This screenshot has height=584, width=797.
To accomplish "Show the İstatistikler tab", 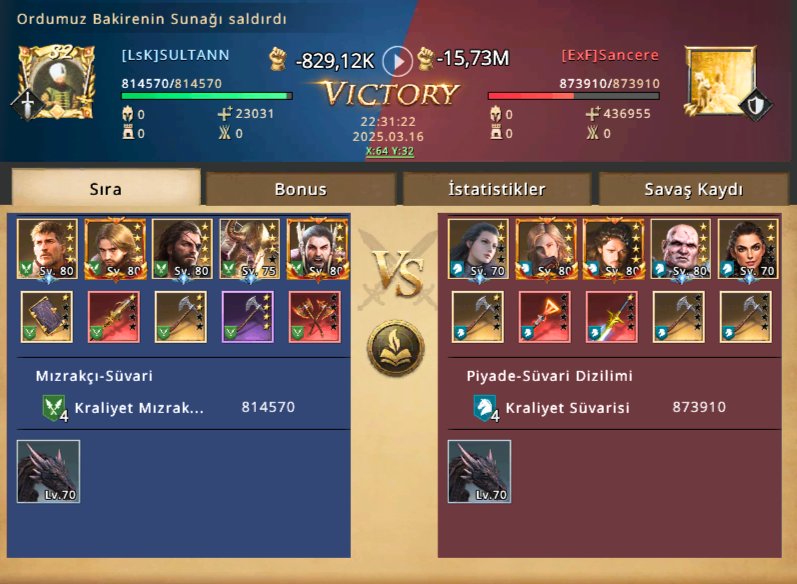I will 496,188.
